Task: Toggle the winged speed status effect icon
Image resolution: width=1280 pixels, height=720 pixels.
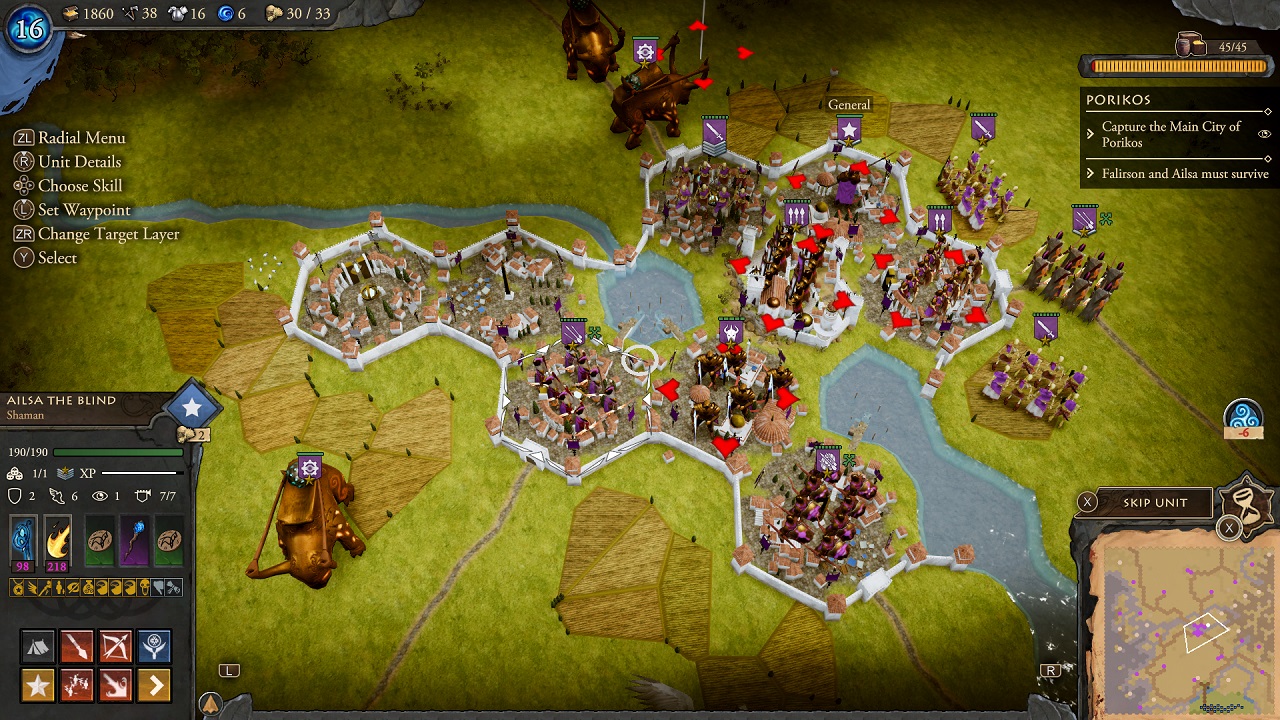Action: [x=33, y=587]
